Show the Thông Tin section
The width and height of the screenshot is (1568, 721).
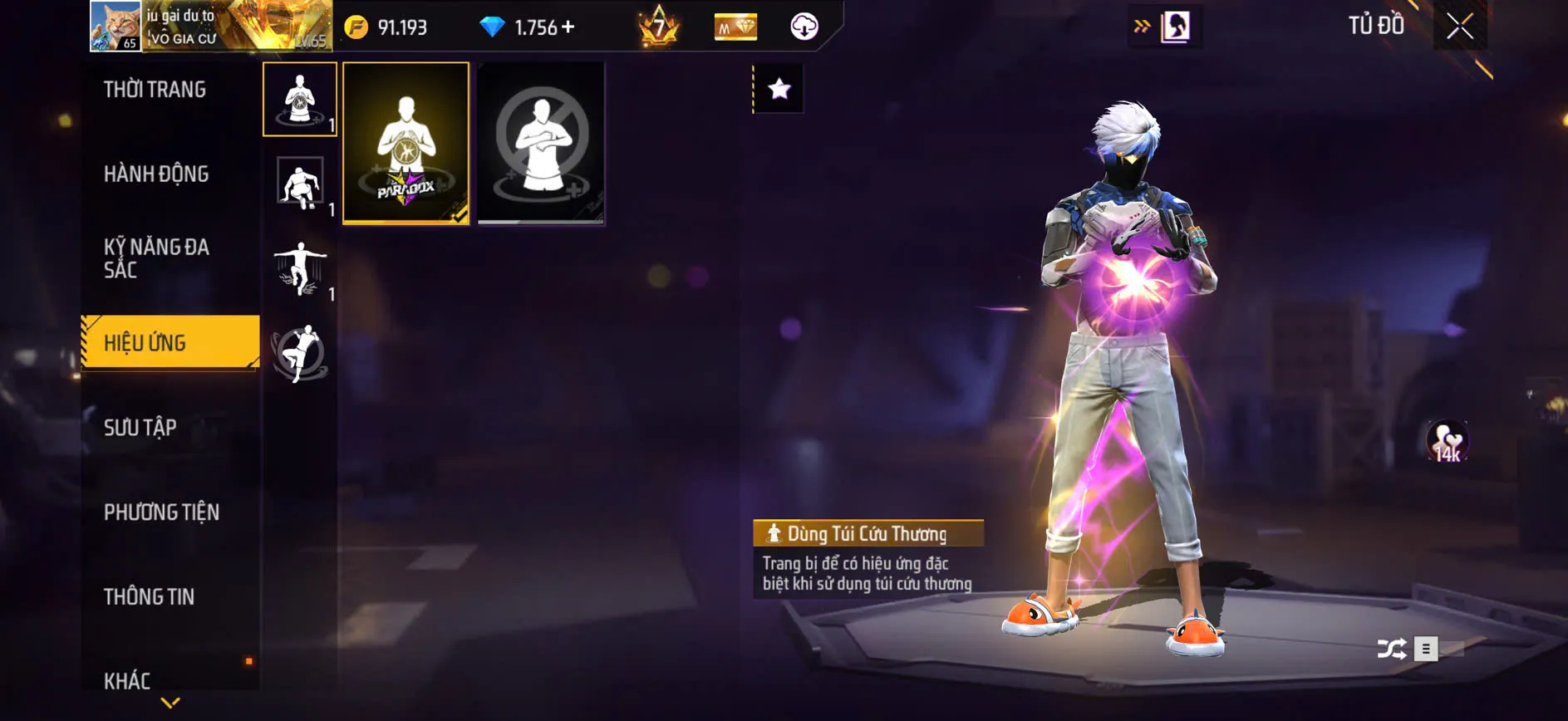tap(149, 597)
